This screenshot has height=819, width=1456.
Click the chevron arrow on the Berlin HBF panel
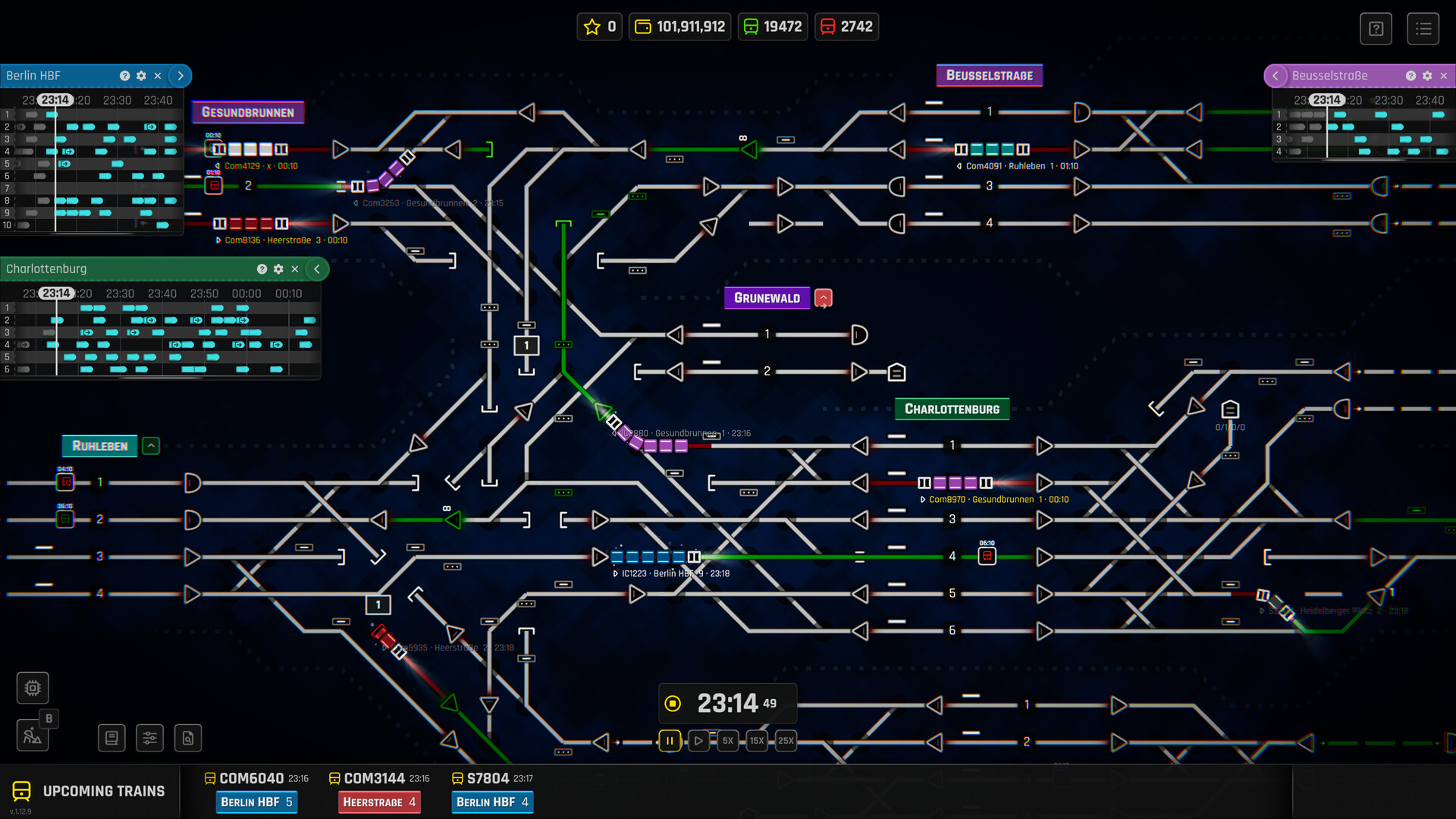coord(180,76)
